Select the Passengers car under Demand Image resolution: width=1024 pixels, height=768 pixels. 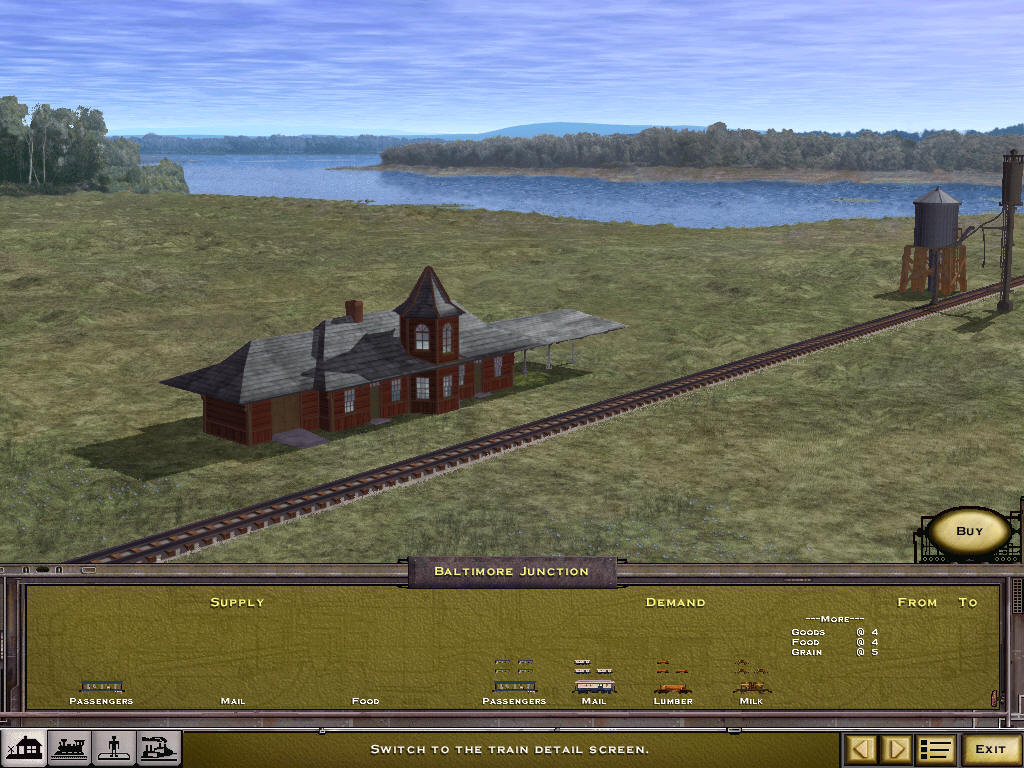click(514, 687)
